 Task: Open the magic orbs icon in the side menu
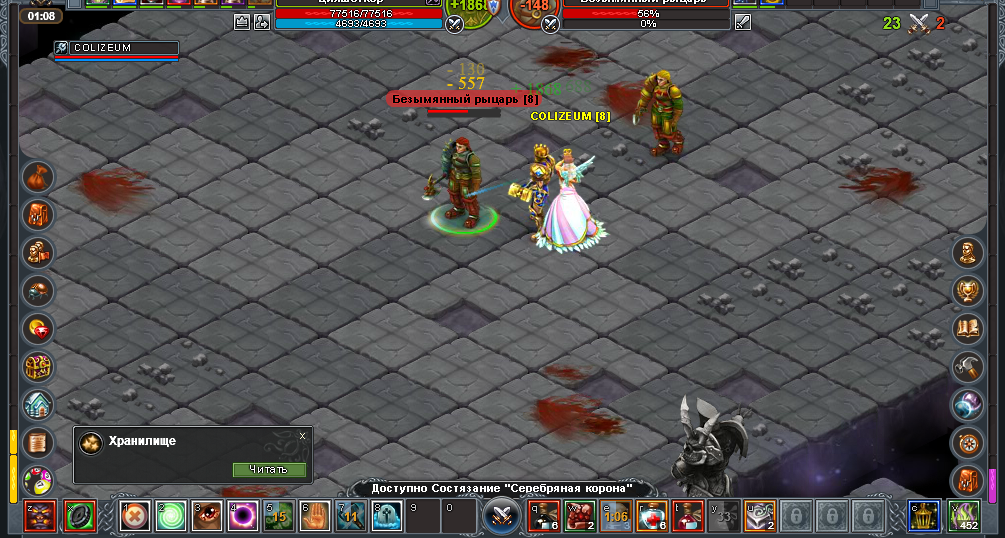click(x=967, y=405)
